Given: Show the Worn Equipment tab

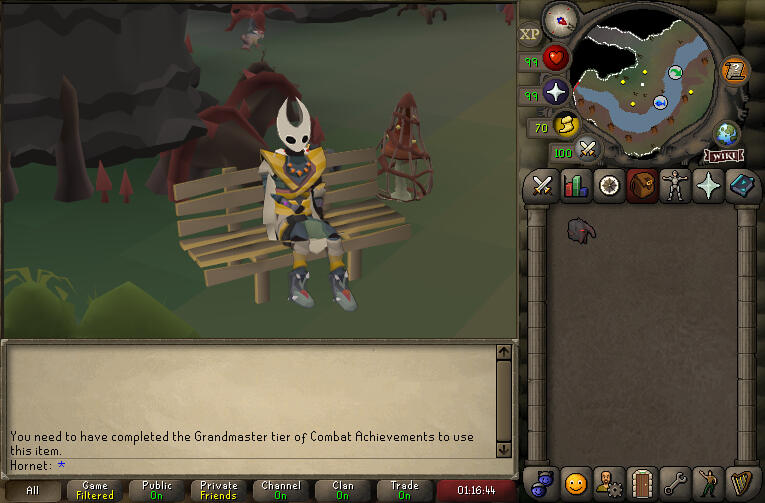Looking at the screenshot, I should [675, 186].
